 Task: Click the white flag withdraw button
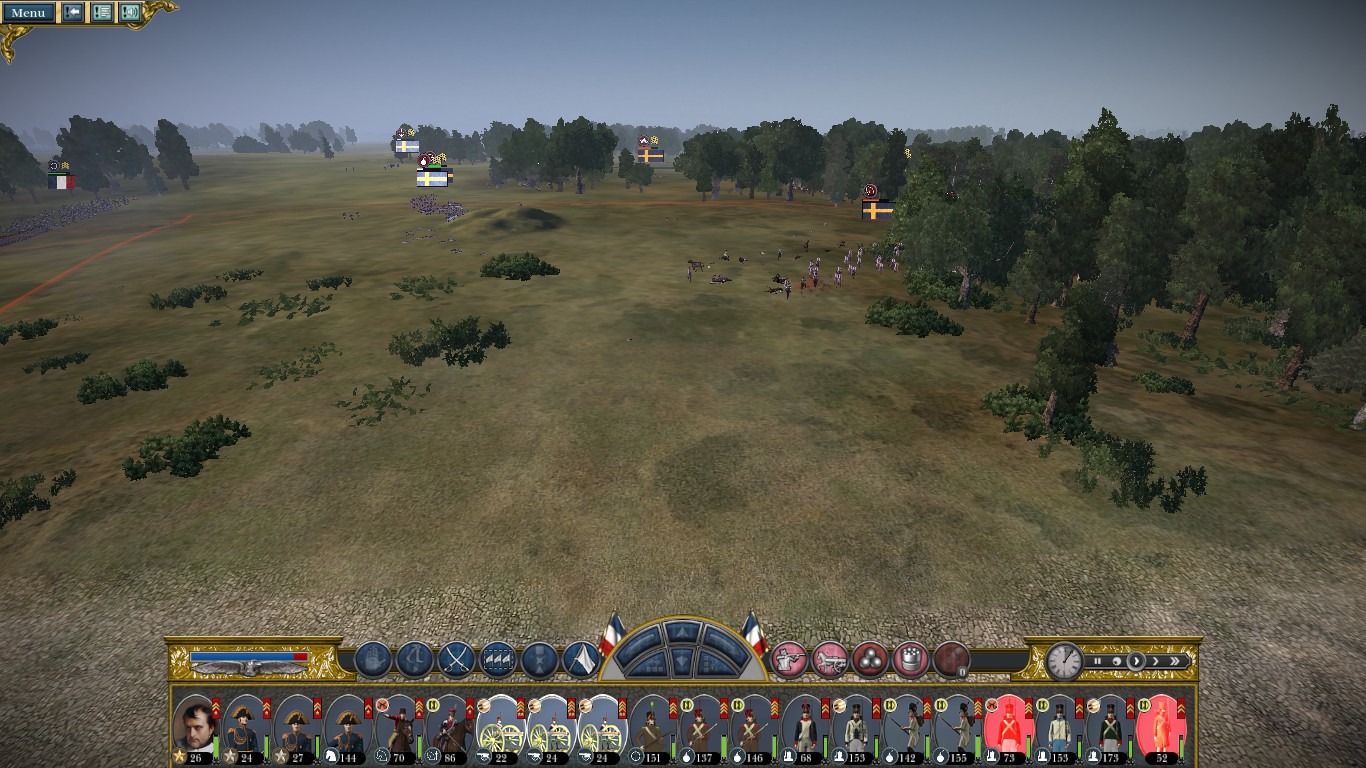581,659
